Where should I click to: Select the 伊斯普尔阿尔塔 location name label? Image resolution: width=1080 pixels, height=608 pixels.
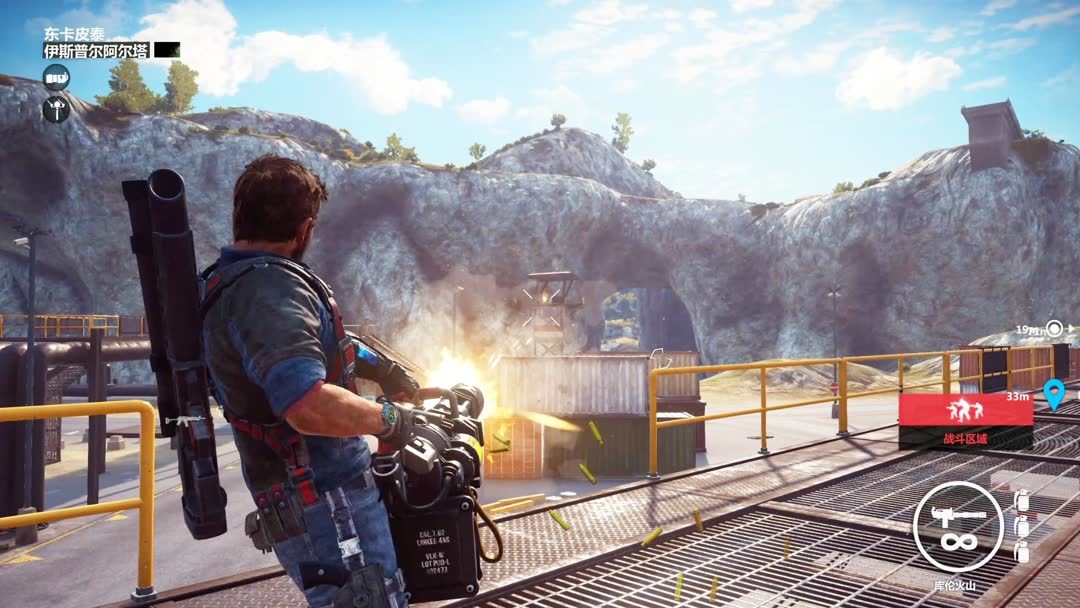click(97, 50)
